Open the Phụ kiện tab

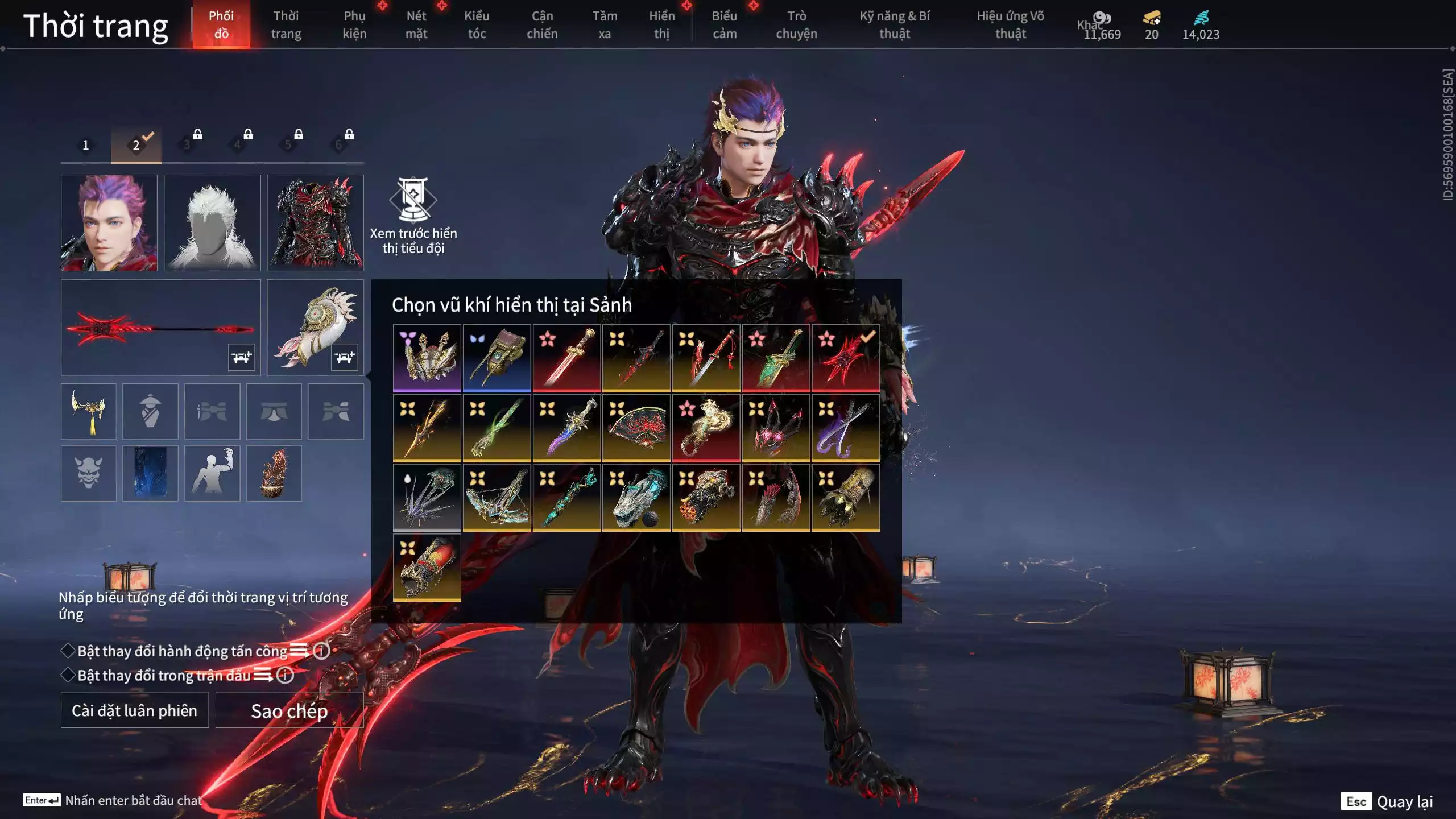click(354, 24)
